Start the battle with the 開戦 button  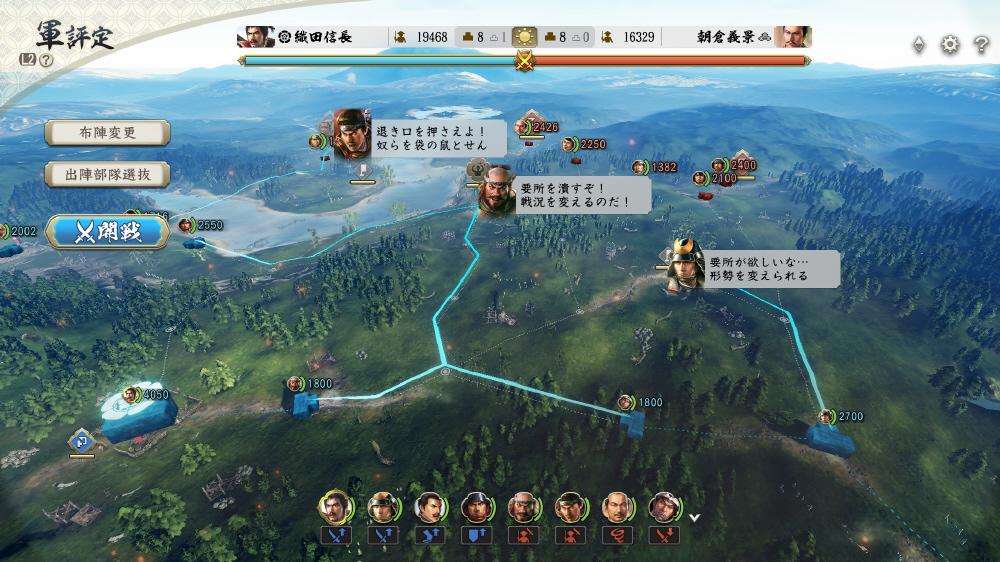point(108,232)
